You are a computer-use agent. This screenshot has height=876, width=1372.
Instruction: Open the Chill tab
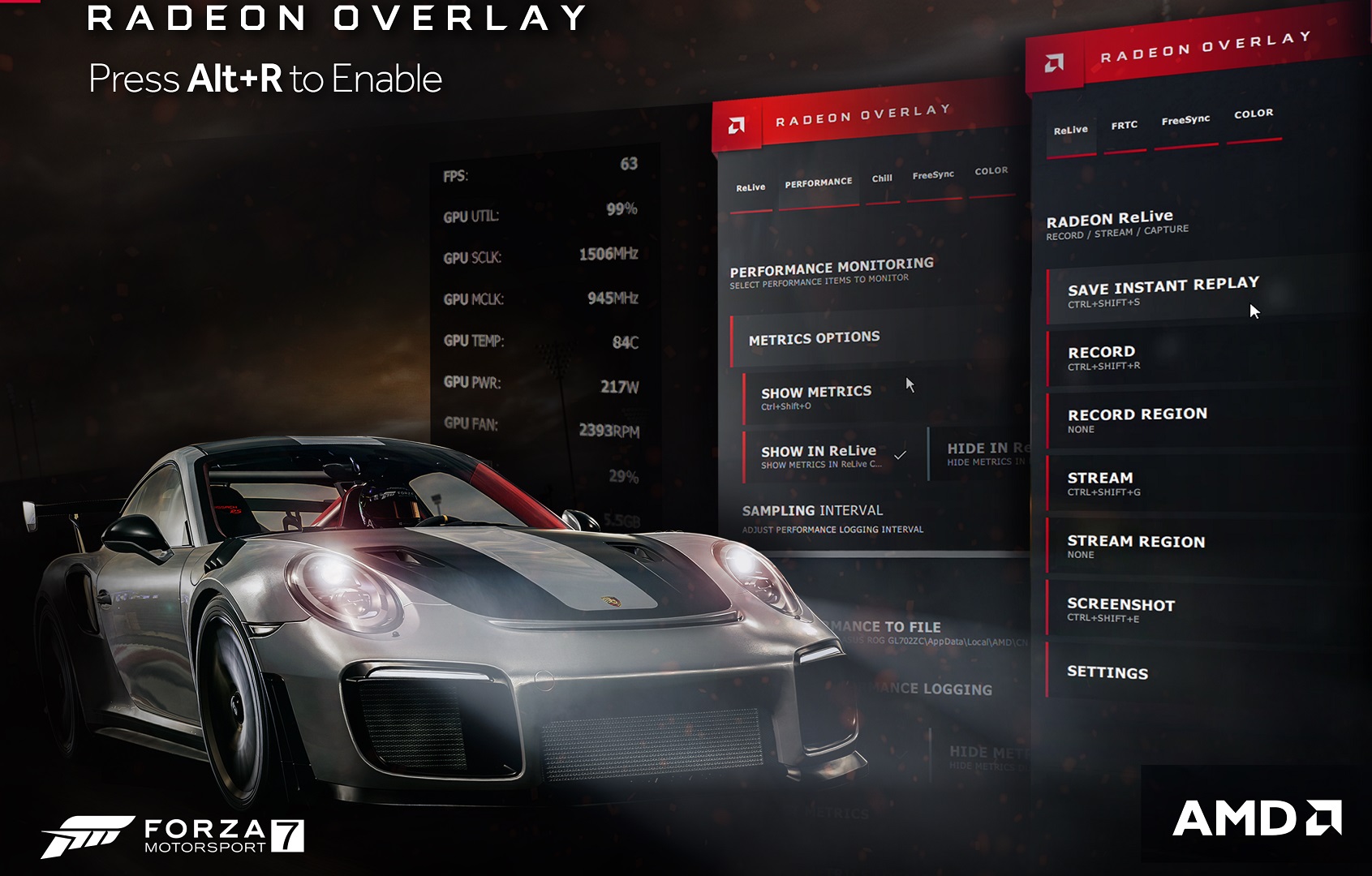coord(882,179)
